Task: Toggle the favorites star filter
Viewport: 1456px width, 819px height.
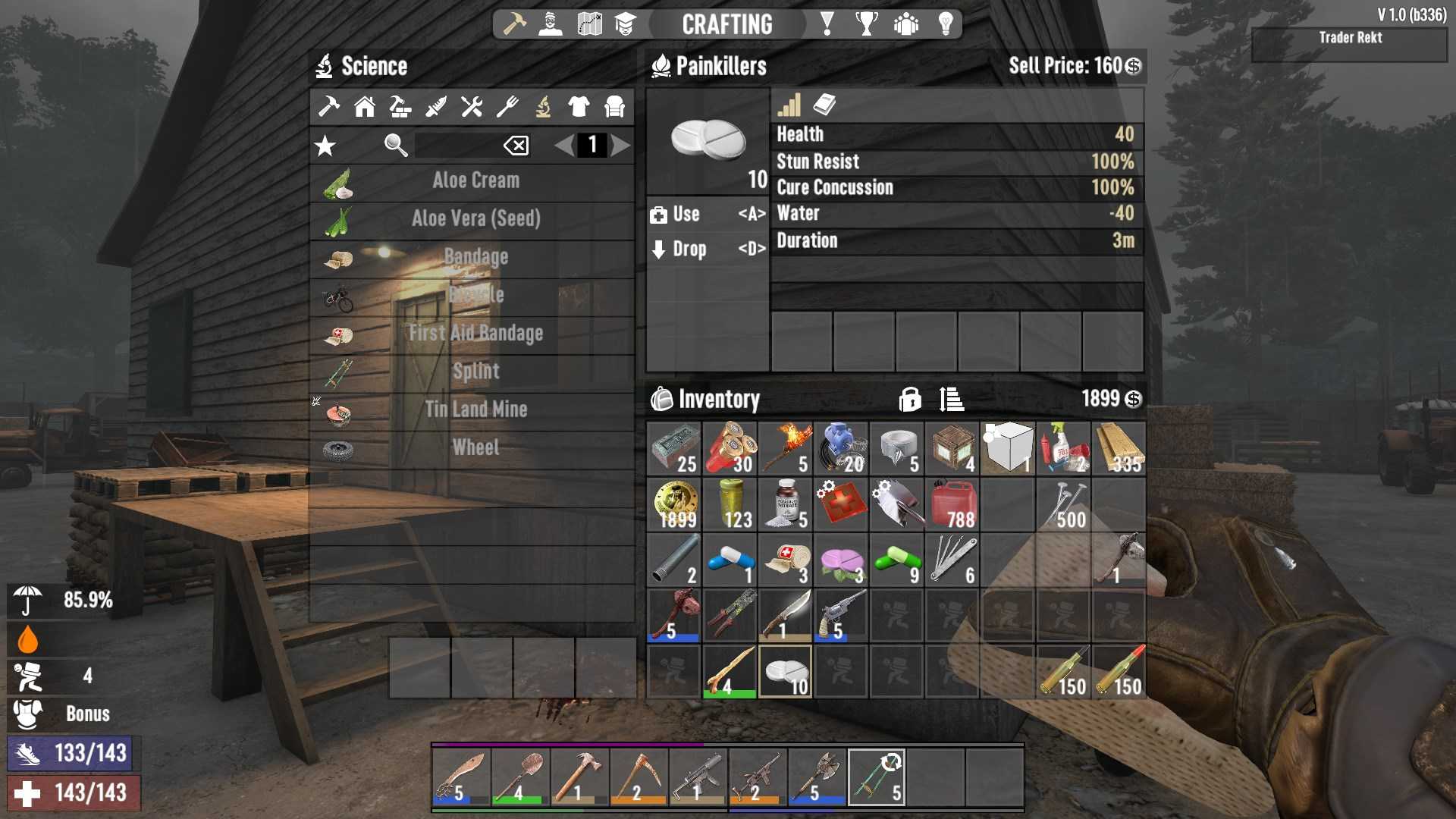Action: coord(325,146)
